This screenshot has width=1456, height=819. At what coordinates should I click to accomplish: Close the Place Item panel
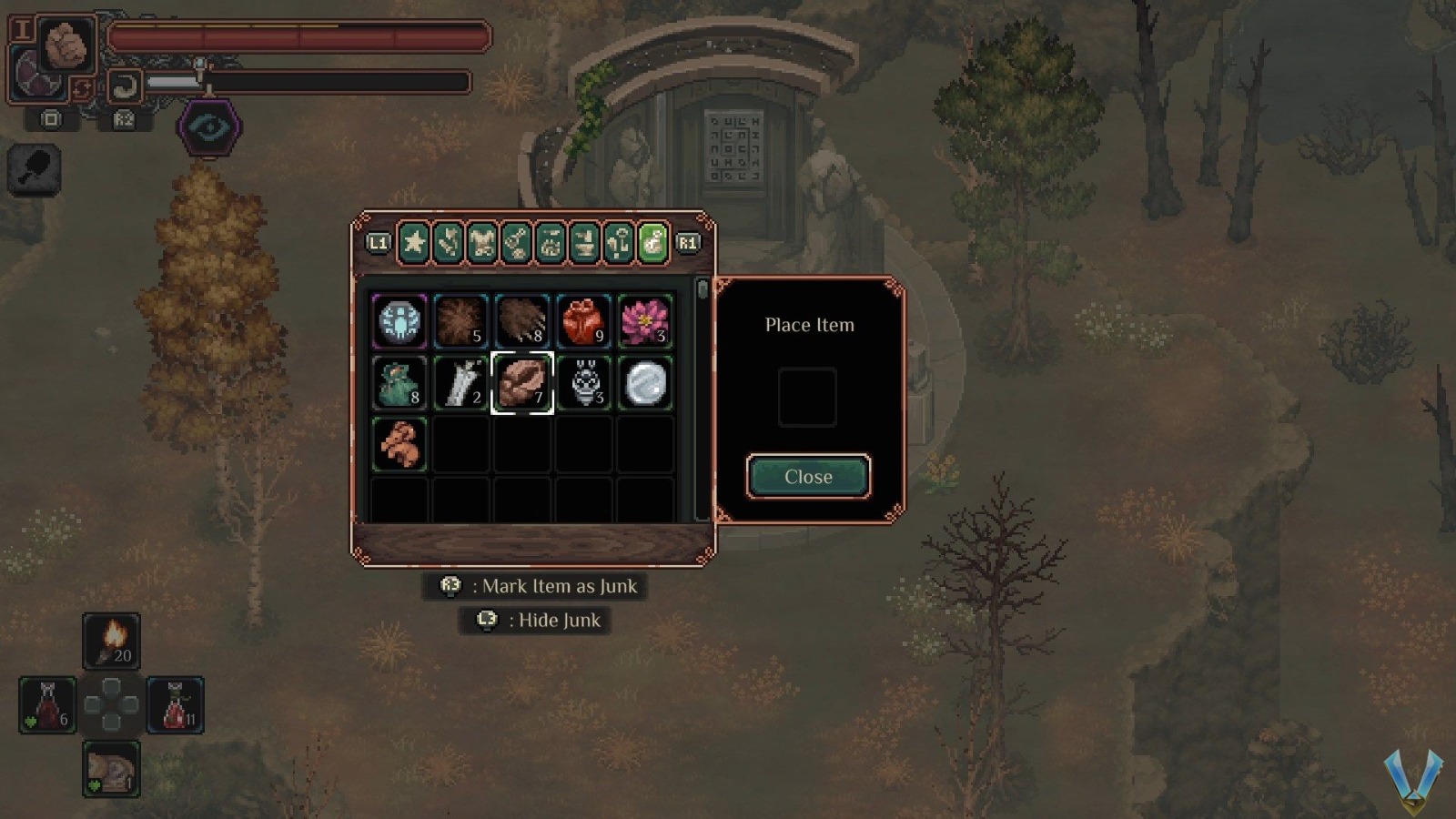point(808,477)
